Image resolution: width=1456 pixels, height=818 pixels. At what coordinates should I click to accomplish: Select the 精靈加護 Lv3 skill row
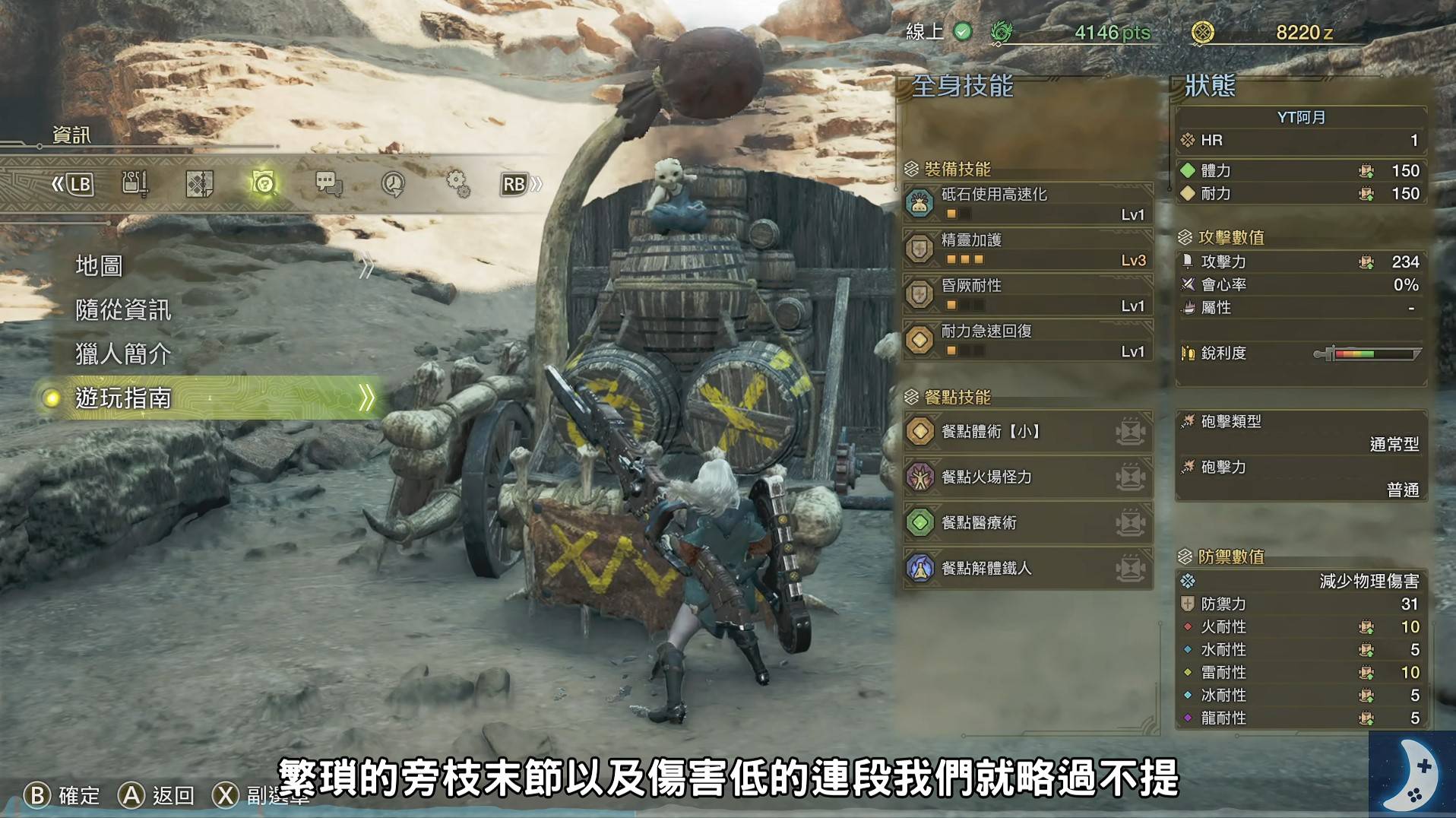[x=1027, y=249]
